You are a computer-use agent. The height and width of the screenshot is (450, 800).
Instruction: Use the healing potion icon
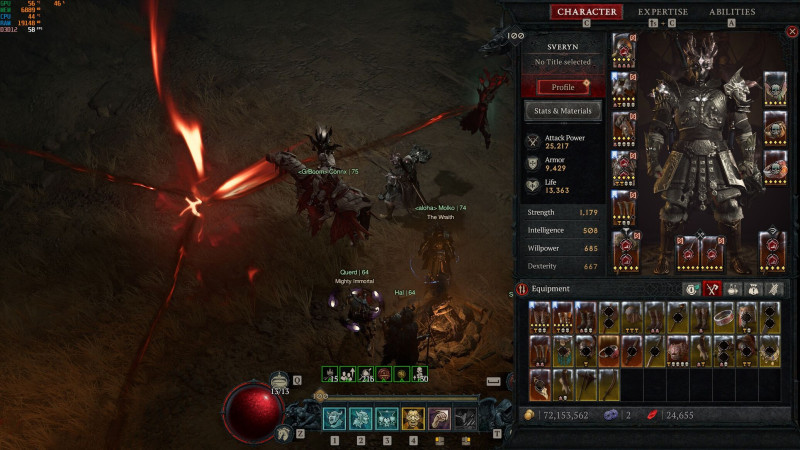(280, 381)
